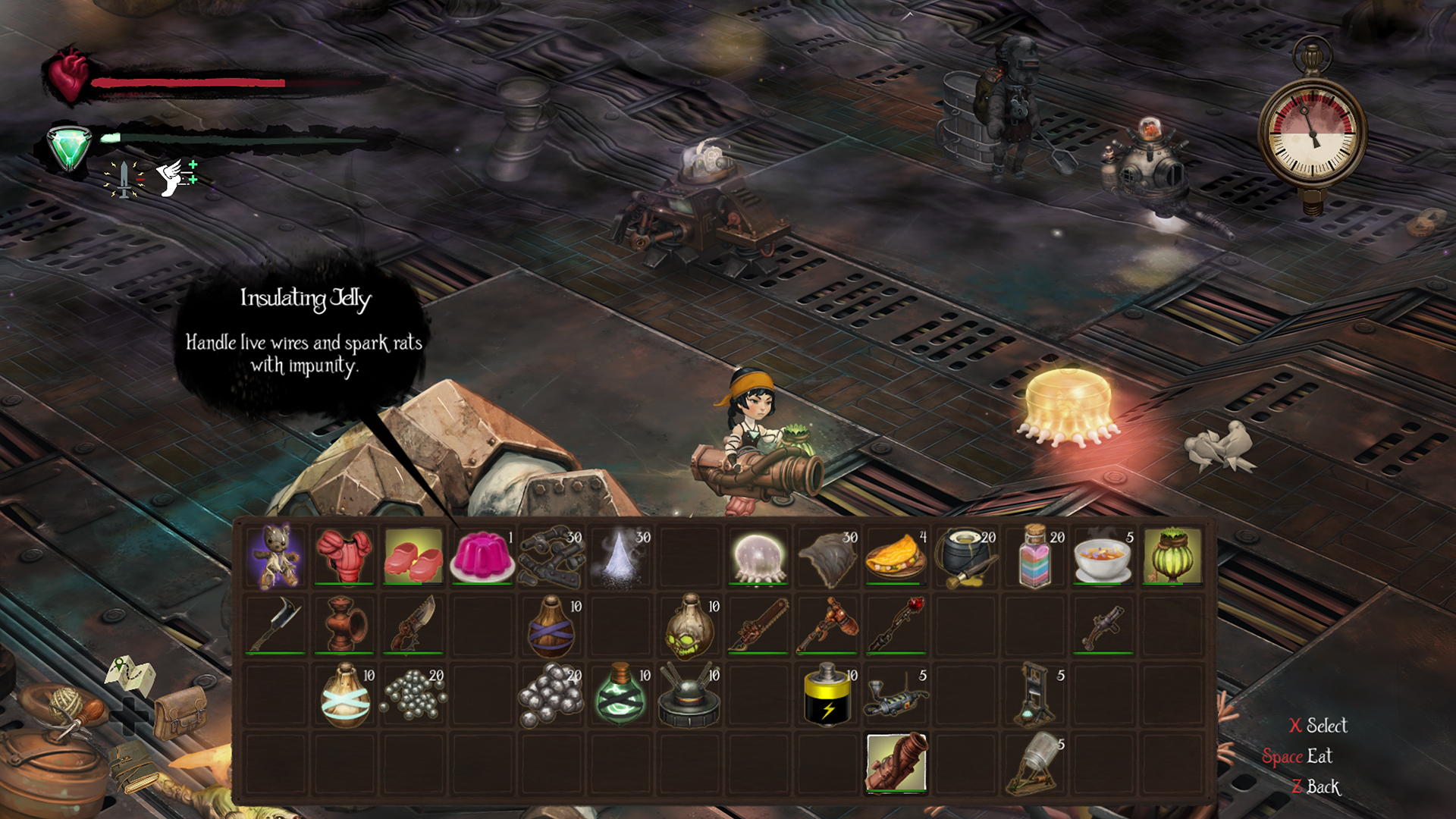Open the folded map icon
The width and height of the screenshot is (1456, 819).
[130, 673]
